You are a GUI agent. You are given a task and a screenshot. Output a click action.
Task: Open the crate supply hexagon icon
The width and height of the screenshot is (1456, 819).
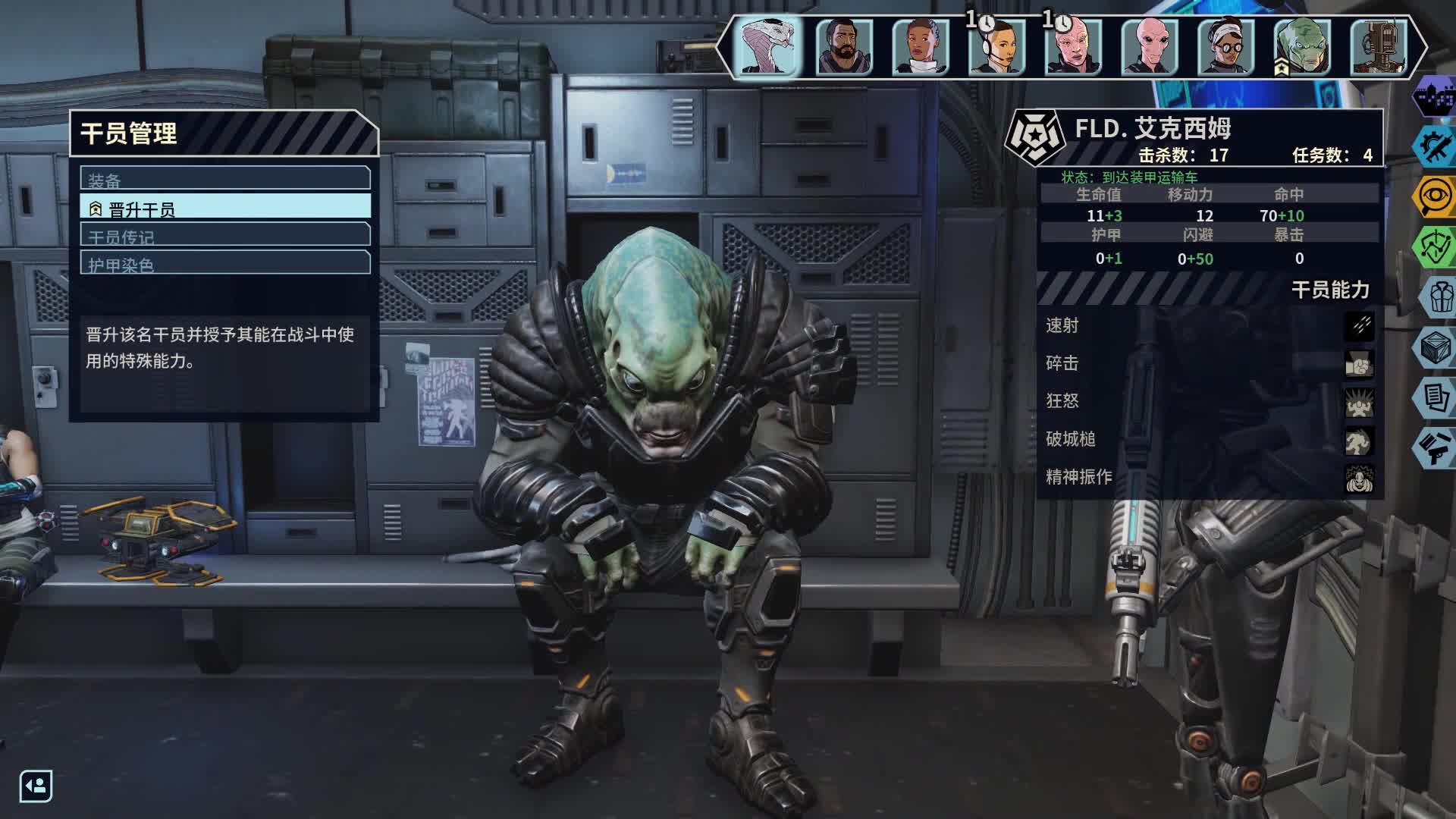(x=1435, y=348)
